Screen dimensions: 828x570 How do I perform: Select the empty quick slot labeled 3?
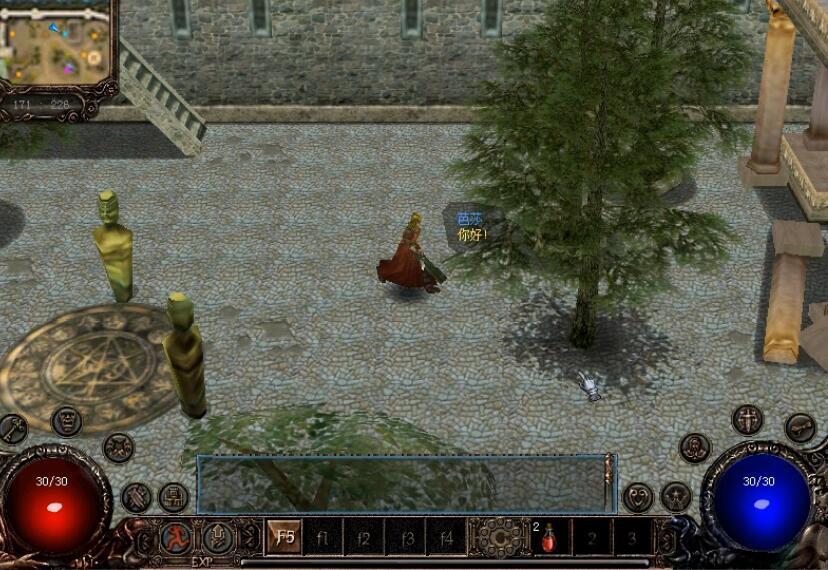coord(632,537)
